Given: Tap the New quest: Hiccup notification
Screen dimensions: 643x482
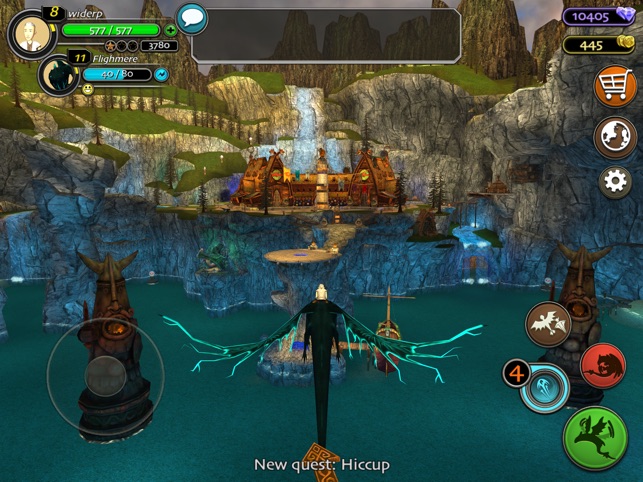Looking at the screenshot, I should (x=321, y=464).
